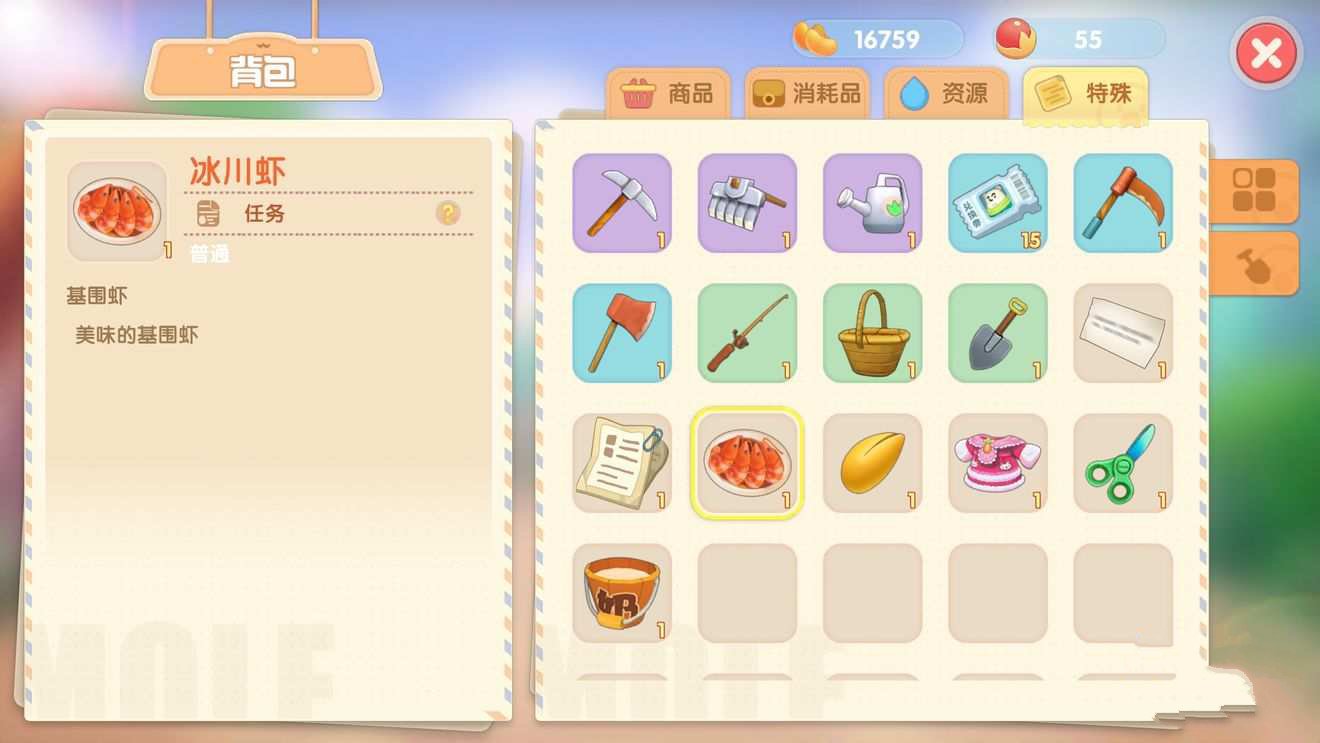Screen dimensions: 1320x743
Task: Toggle the grid view button
Action: pos(1253,190)
